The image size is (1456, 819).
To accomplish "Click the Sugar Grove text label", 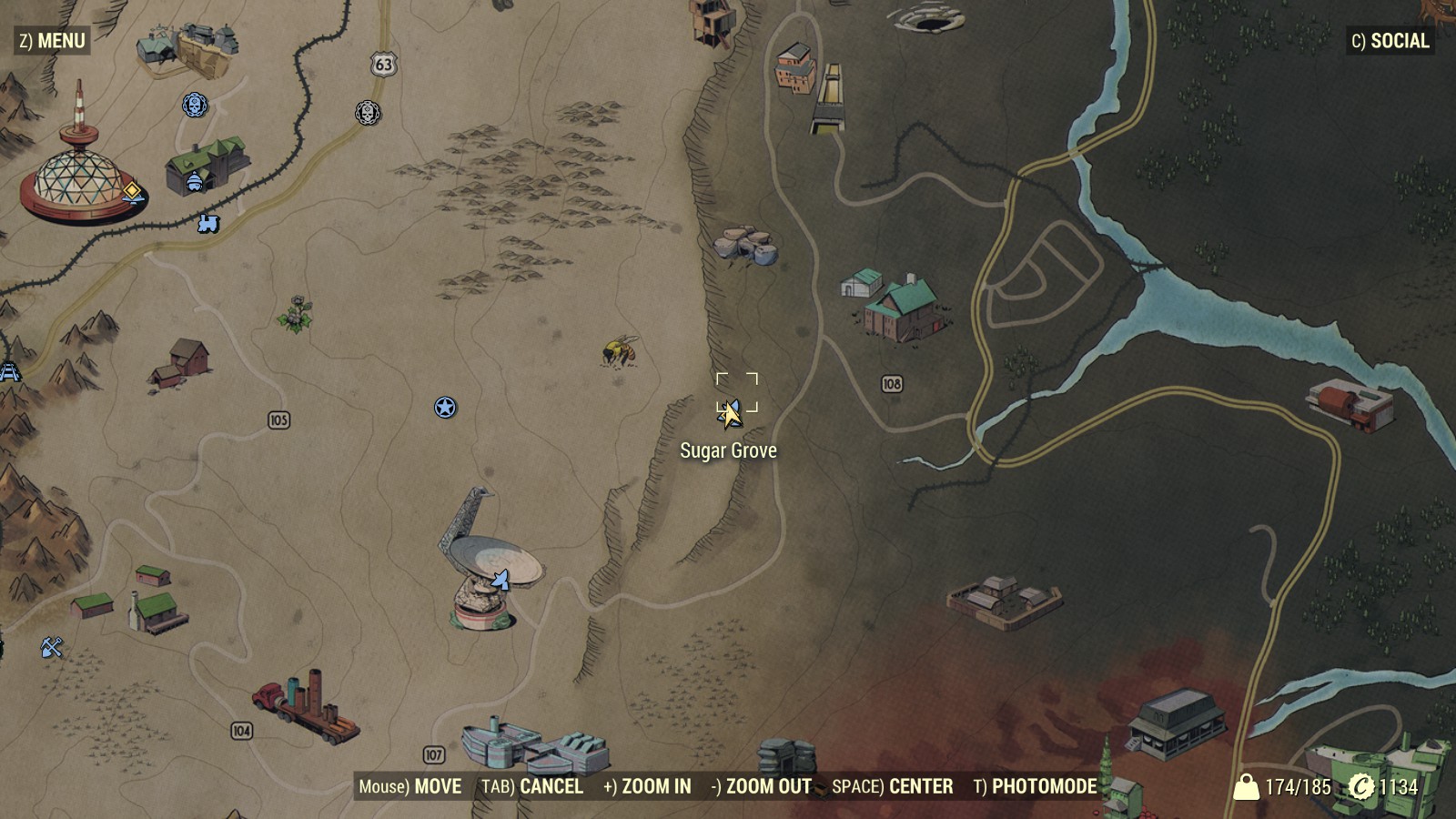I will click(728, 450).
